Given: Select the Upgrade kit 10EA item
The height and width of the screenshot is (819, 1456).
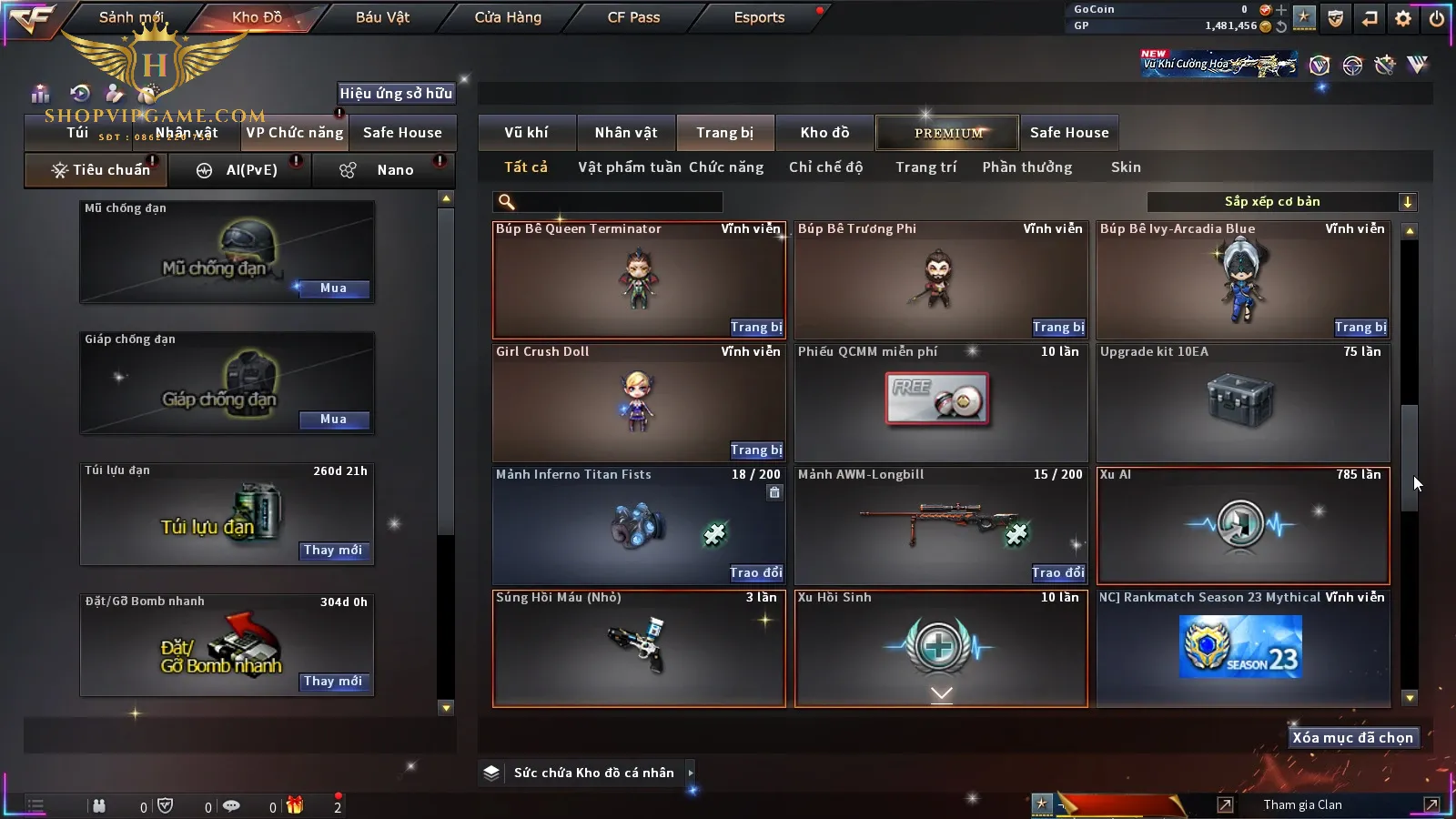Looking at the screenshot, I should click(1243, 402).
